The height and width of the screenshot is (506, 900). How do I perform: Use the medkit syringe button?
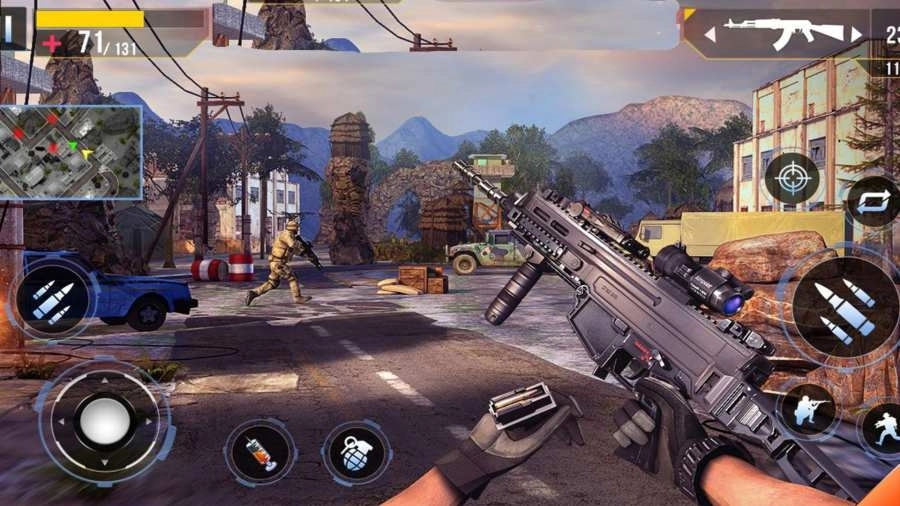click(x=260, y=452)
